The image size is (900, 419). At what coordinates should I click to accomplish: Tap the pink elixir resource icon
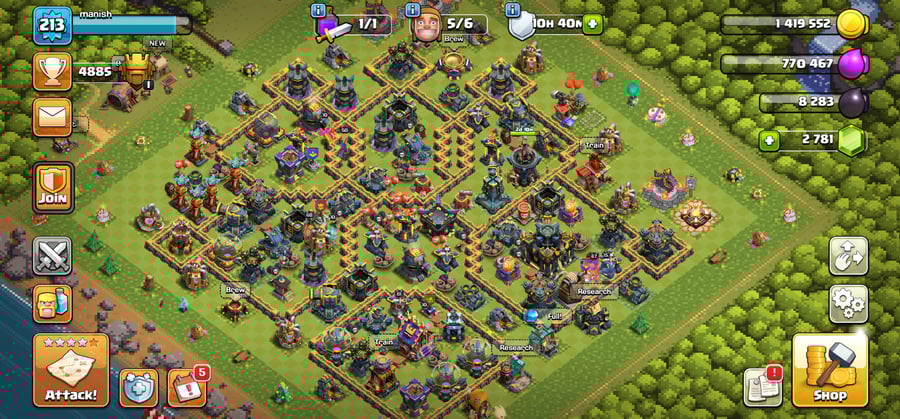tap(853, 63)
